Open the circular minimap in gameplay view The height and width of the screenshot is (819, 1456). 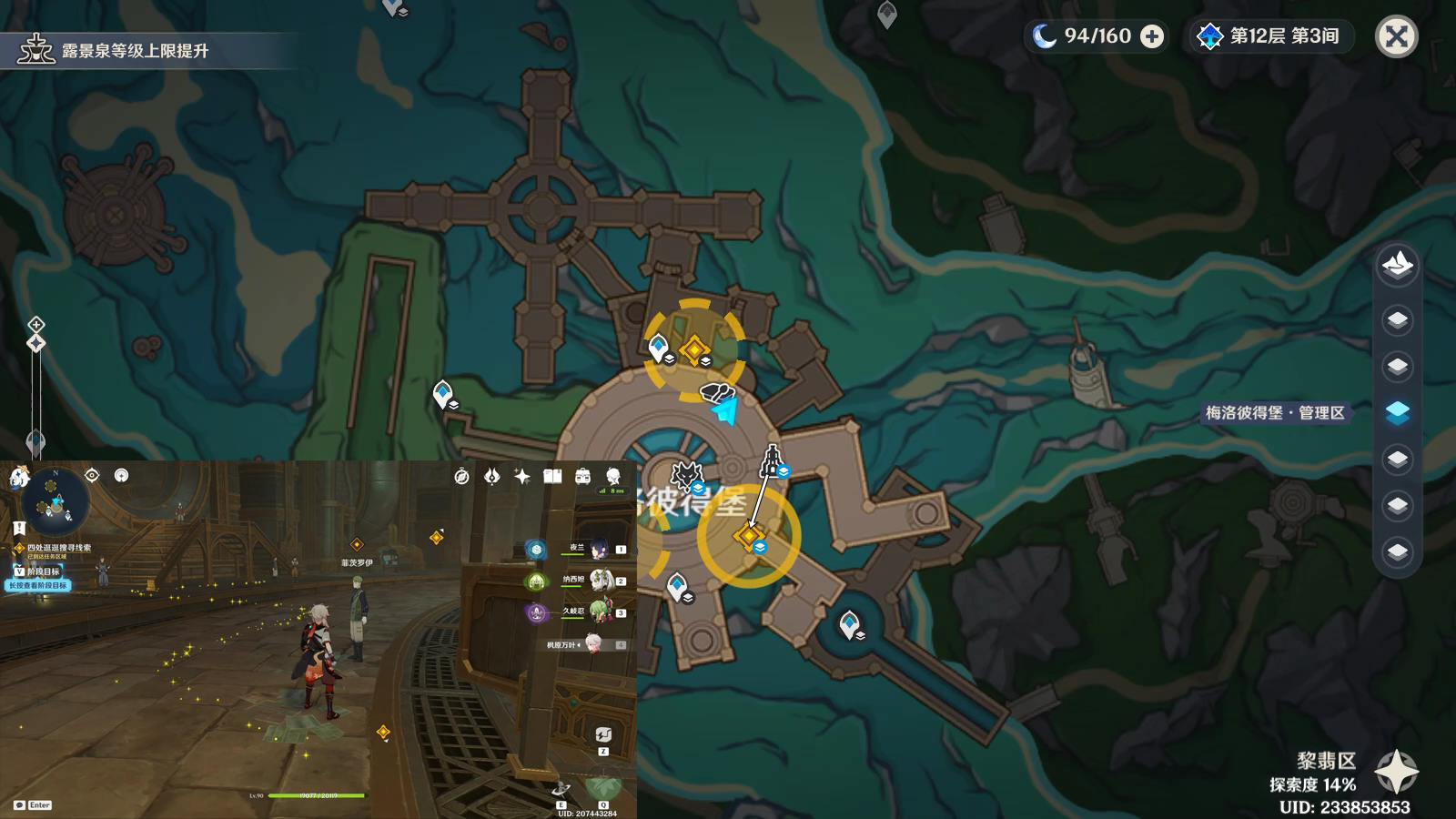(x=56, y=501)
